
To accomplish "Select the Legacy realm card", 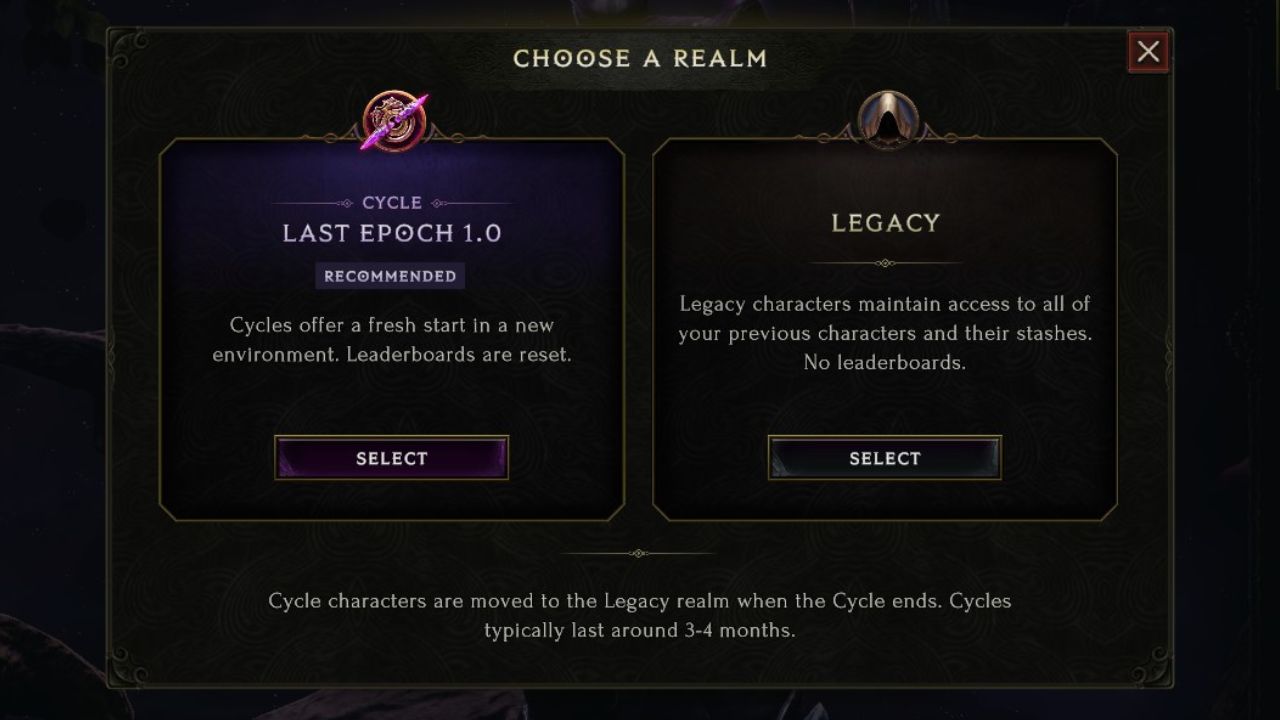I will click(884, 330).
